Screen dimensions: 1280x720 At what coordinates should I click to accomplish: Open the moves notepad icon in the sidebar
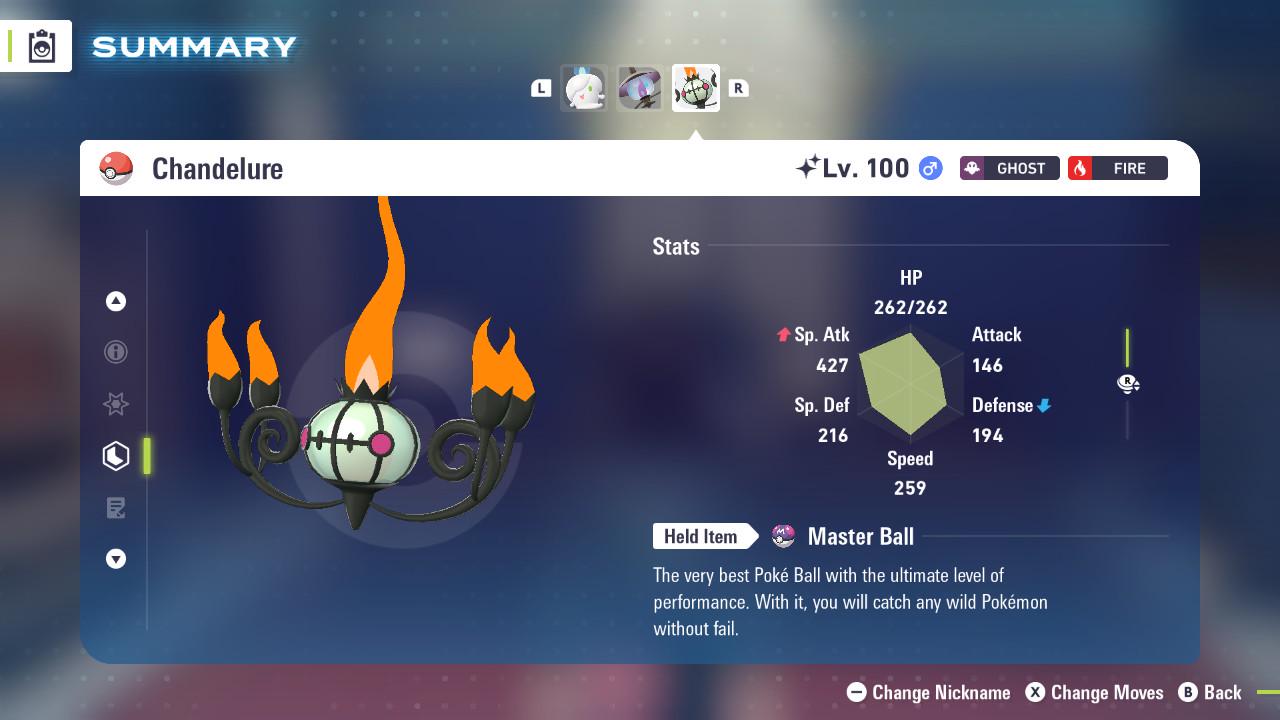click(x=115, y=508)
